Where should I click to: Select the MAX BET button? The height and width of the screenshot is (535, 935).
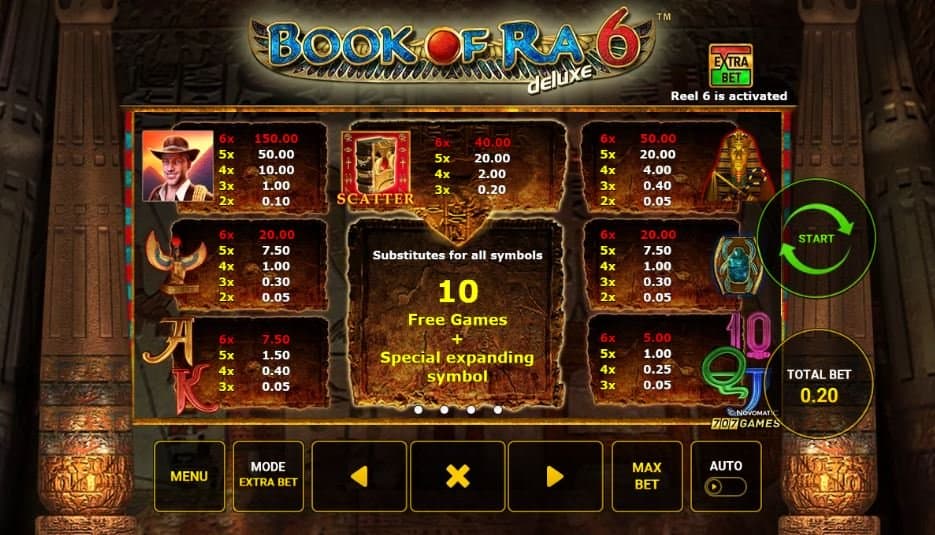(647, 476)
